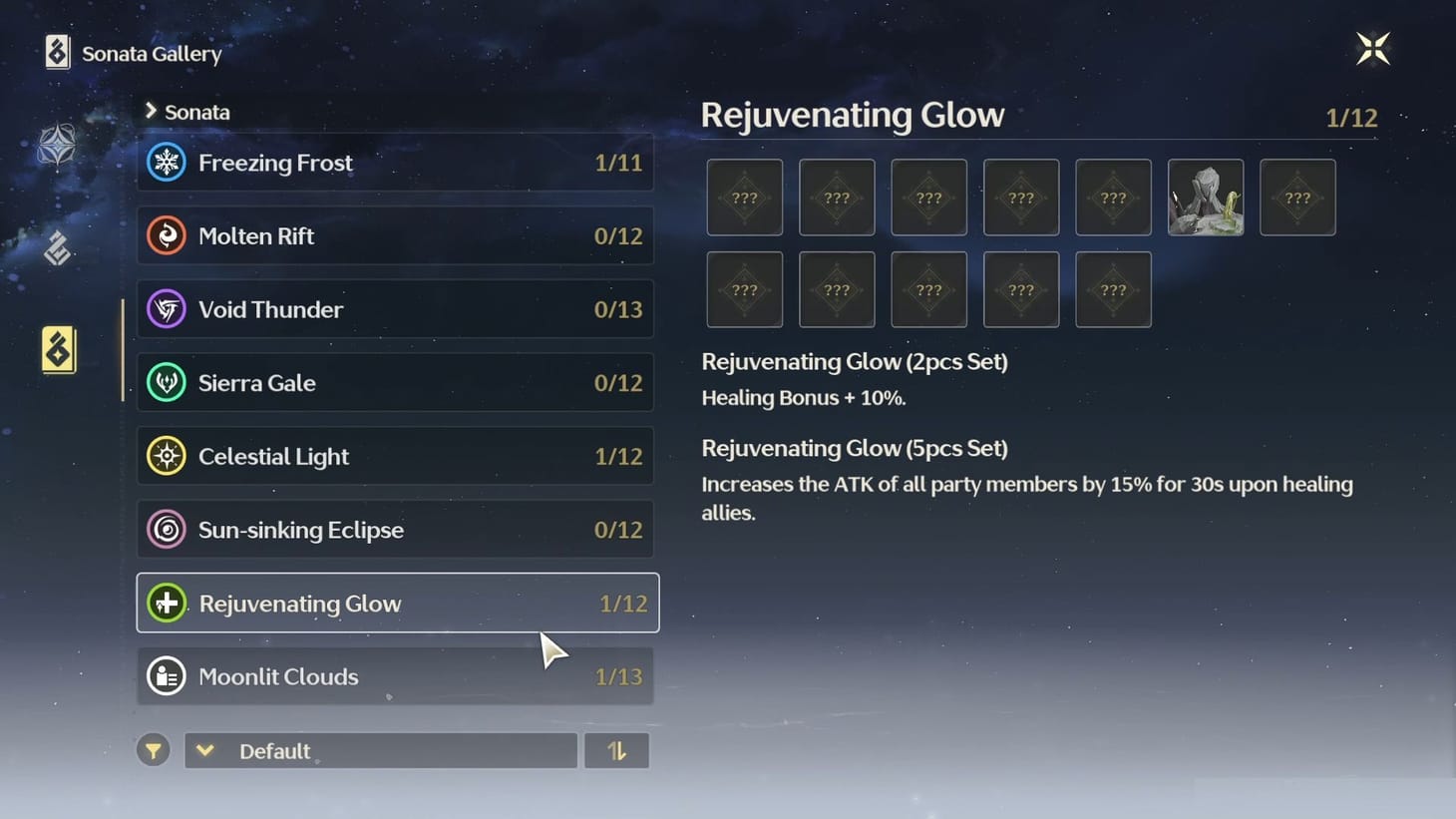
Task: Select the Freezing Frost snowflake icon
Action: [x=167, y=162]
